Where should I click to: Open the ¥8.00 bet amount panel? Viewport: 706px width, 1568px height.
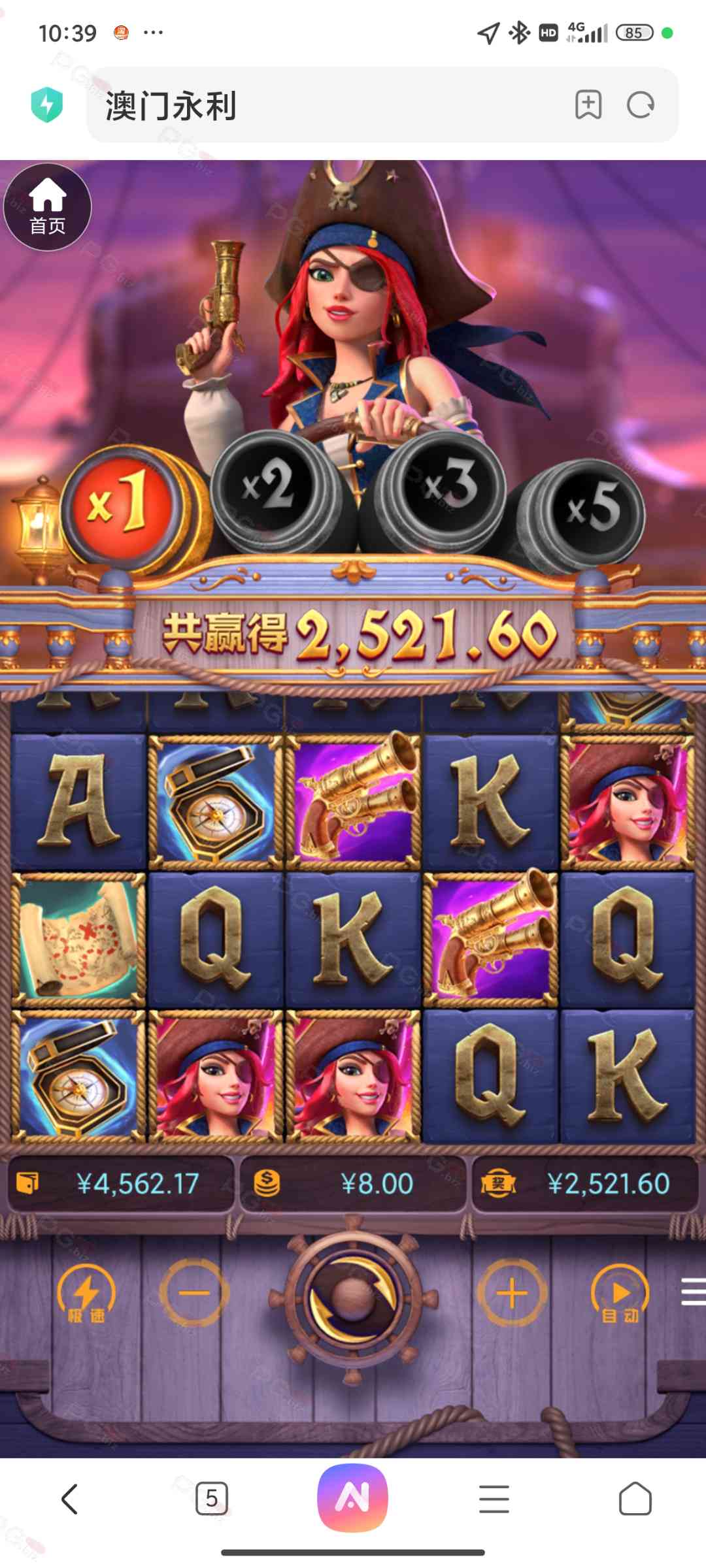click(353, 1183)
